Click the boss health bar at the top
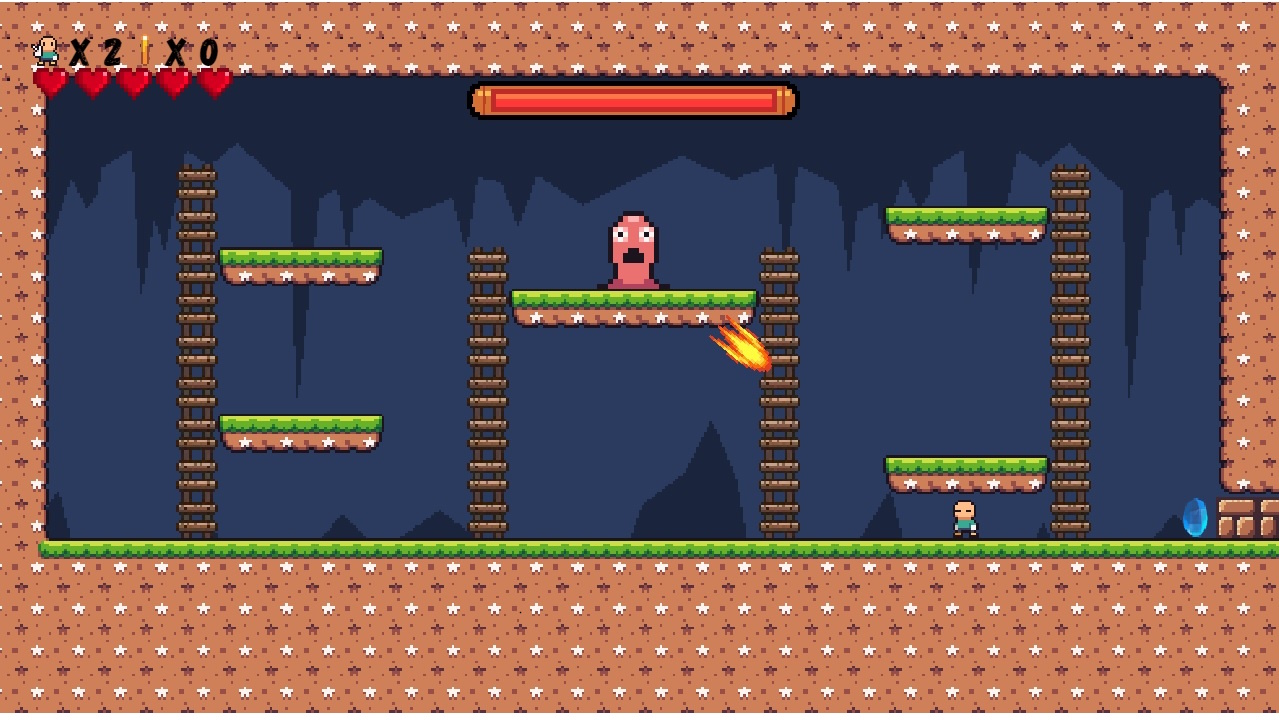This screenshot has width=1280, height=720. [632, 101]
